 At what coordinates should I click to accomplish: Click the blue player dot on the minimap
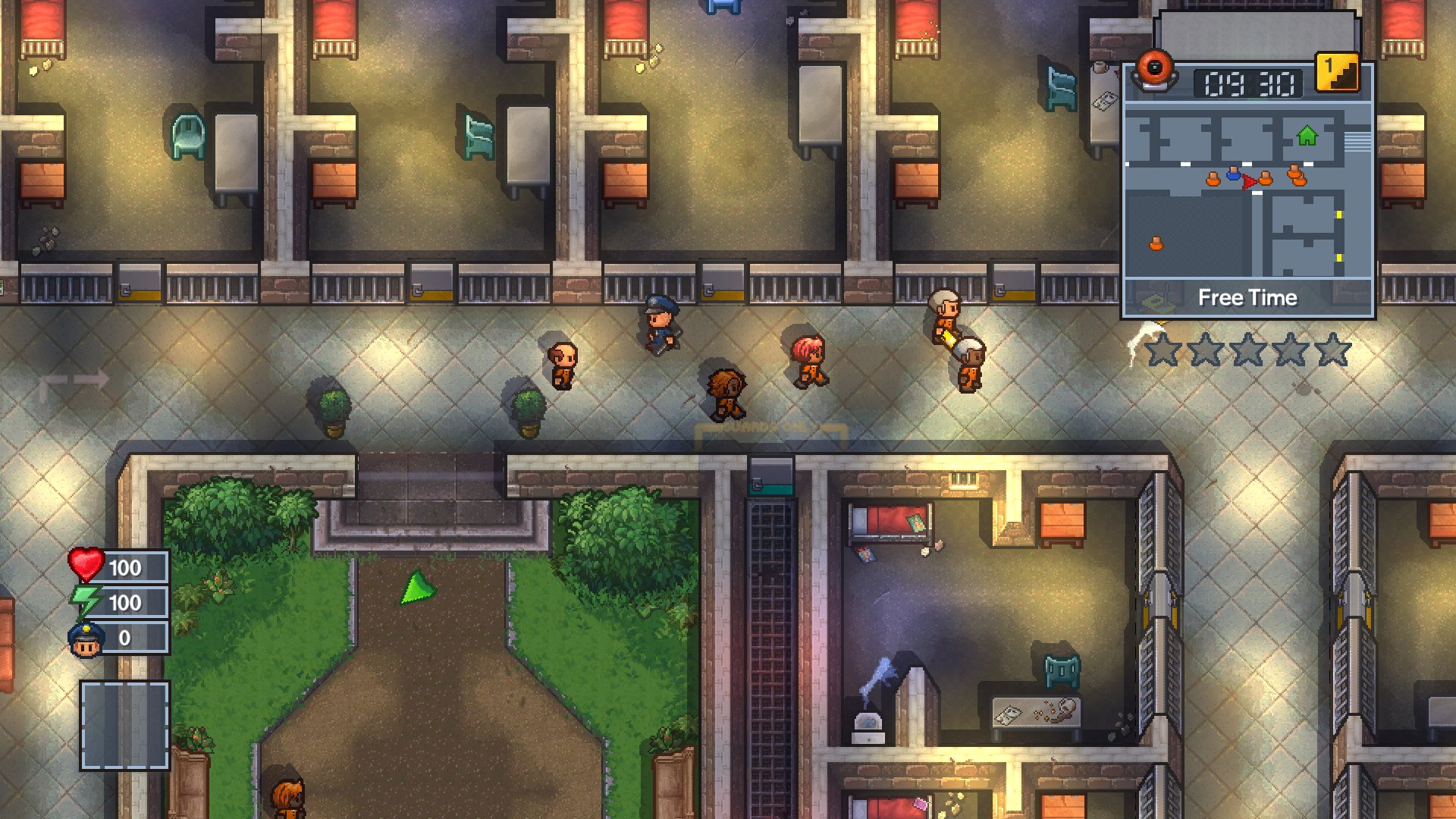click(x=1233, y=174)
